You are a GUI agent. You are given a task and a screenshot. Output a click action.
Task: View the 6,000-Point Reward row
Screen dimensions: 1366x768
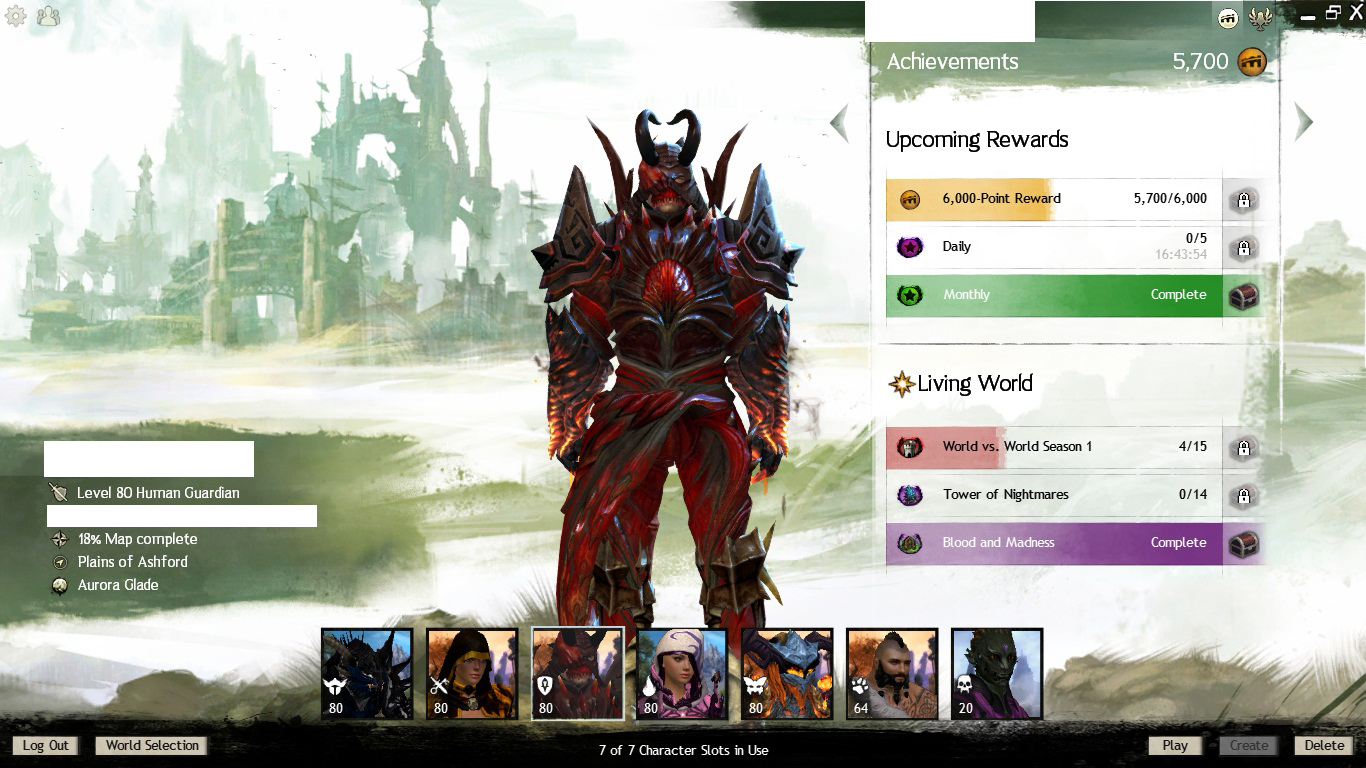point(1054,199)
